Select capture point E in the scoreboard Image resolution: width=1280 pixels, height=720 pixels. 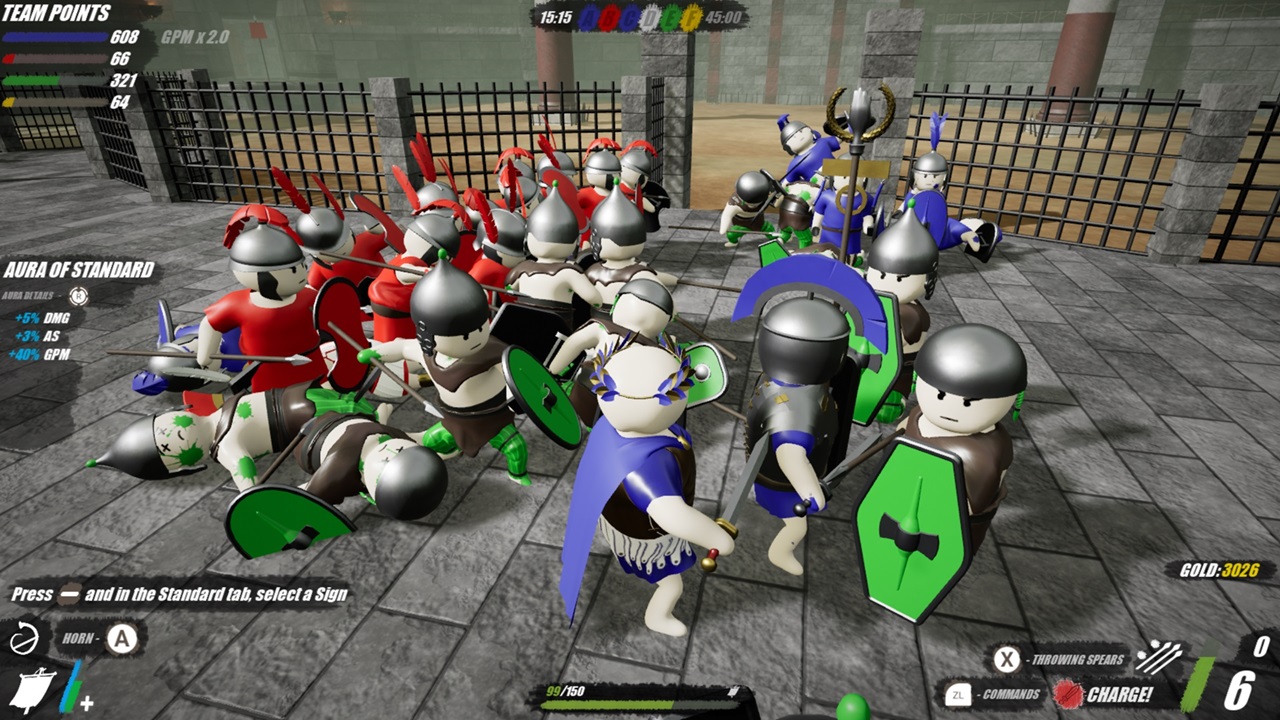(x=669, y=17)
